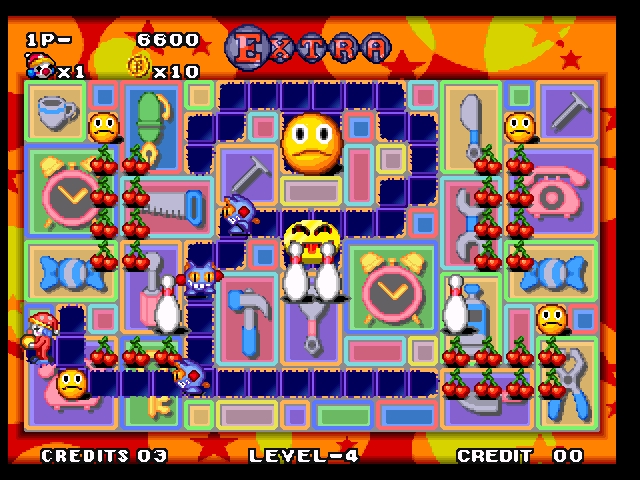Select the letter R bubble in EXTRA
The height and width of the screenshot is (480, 640).
pos(340,47)
